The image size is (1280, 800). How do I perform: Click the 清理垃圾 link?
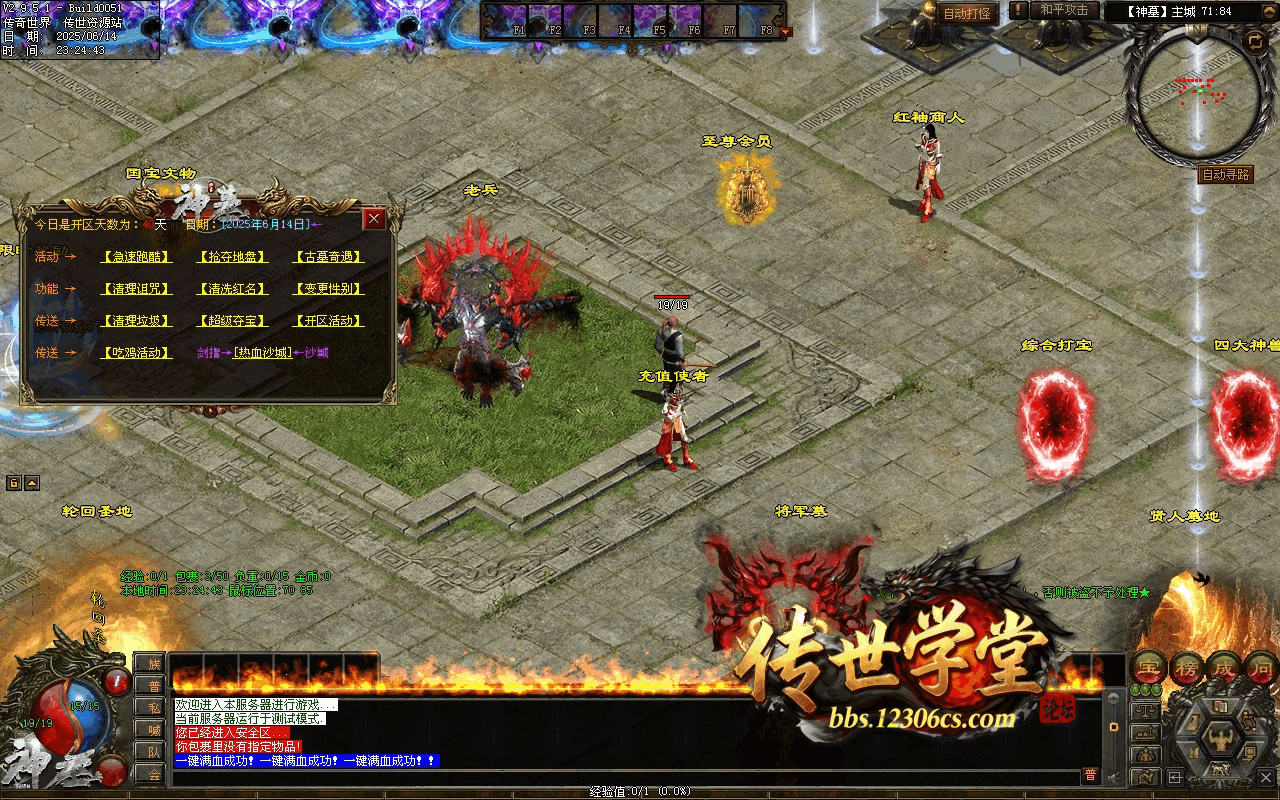[137, 321]
